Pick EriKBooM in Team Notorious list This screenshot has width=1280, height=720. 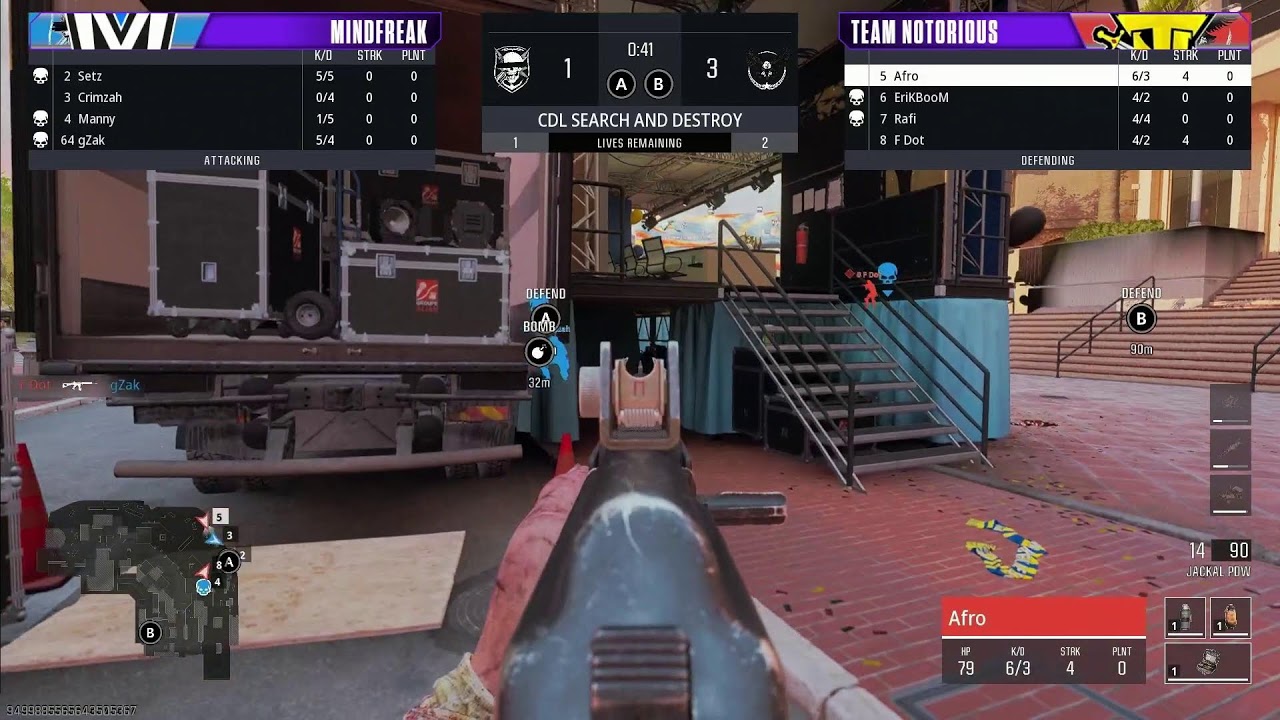[920, 98]
